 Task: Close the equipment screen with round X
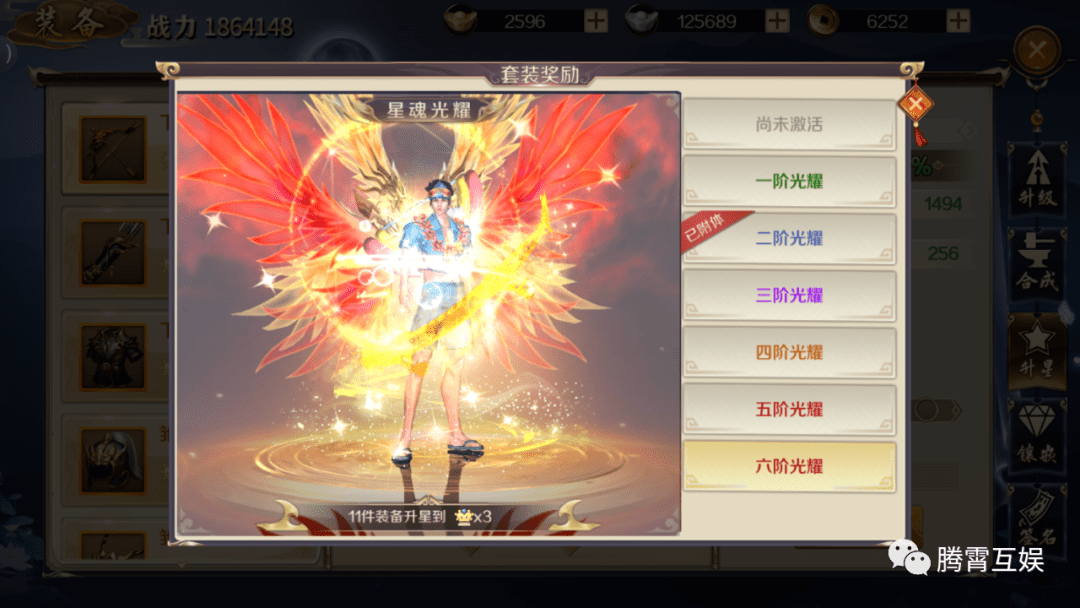pos(1038,48)
